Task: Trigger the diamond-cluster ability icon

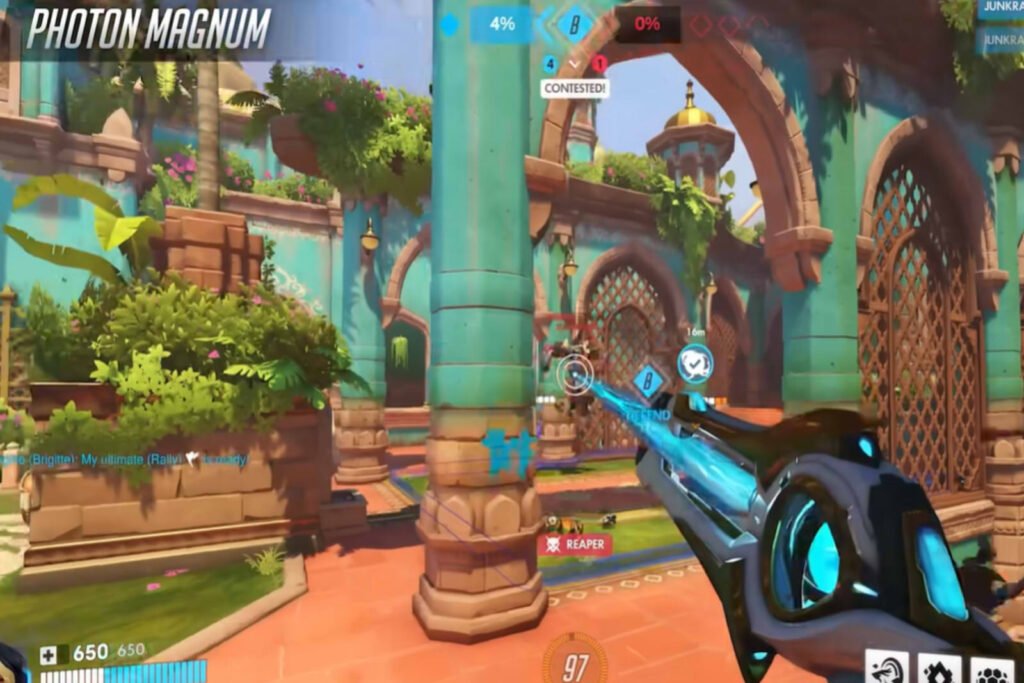Action: tap(940, 668)
